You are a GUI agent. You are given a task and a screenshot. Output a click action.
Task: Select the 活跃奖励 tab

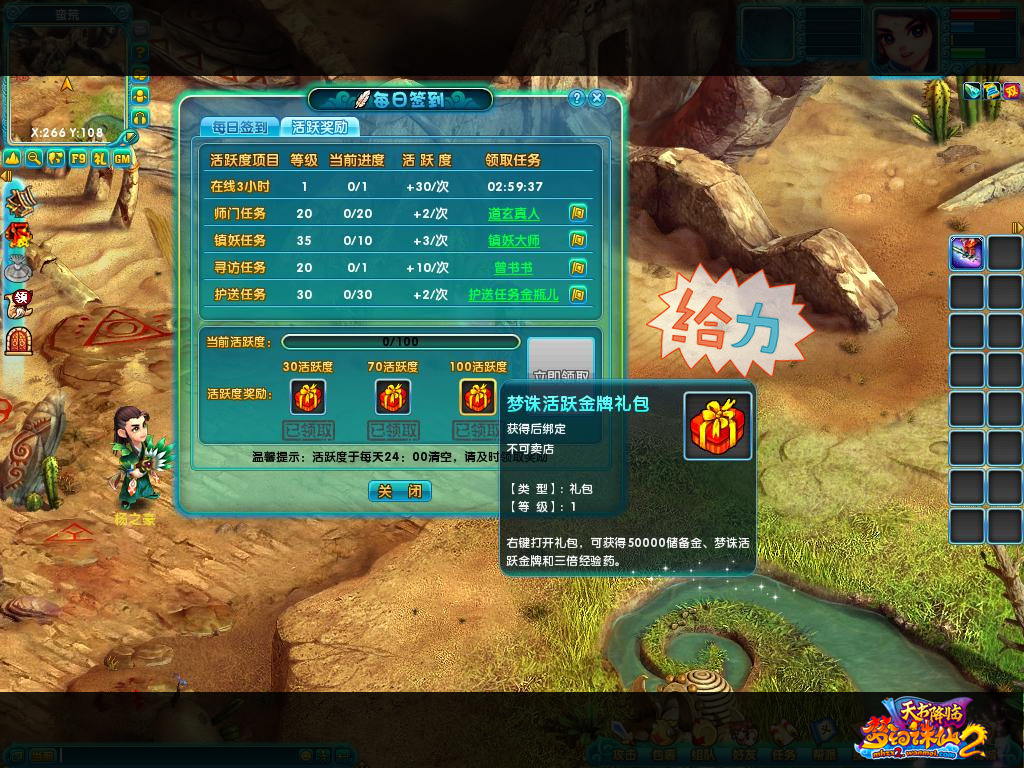tap(319, 127)
